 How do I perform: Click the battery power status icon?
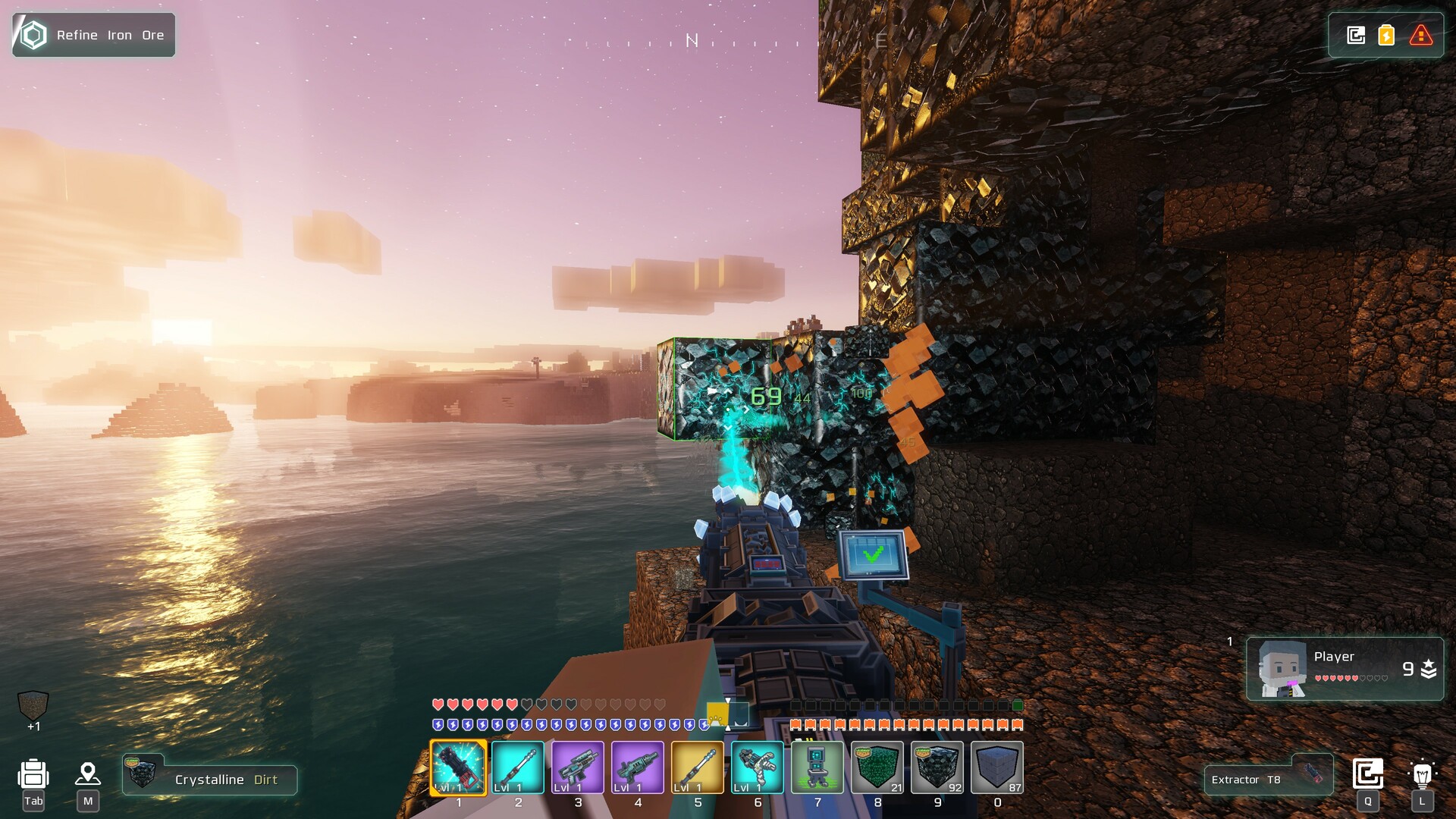click(x=1385, y=34)
